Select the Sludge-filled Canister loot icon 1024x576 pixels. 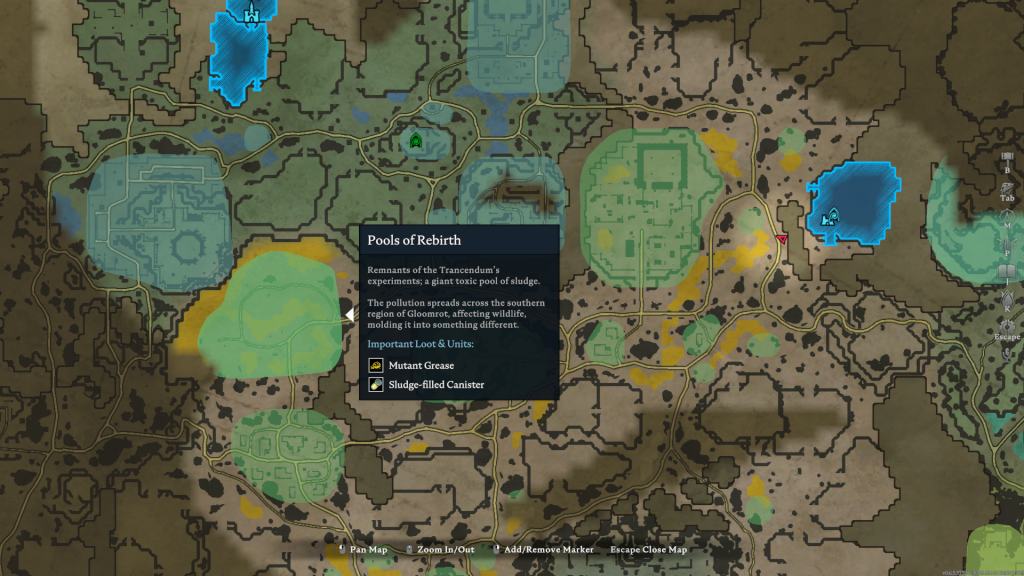pos(376,384)
